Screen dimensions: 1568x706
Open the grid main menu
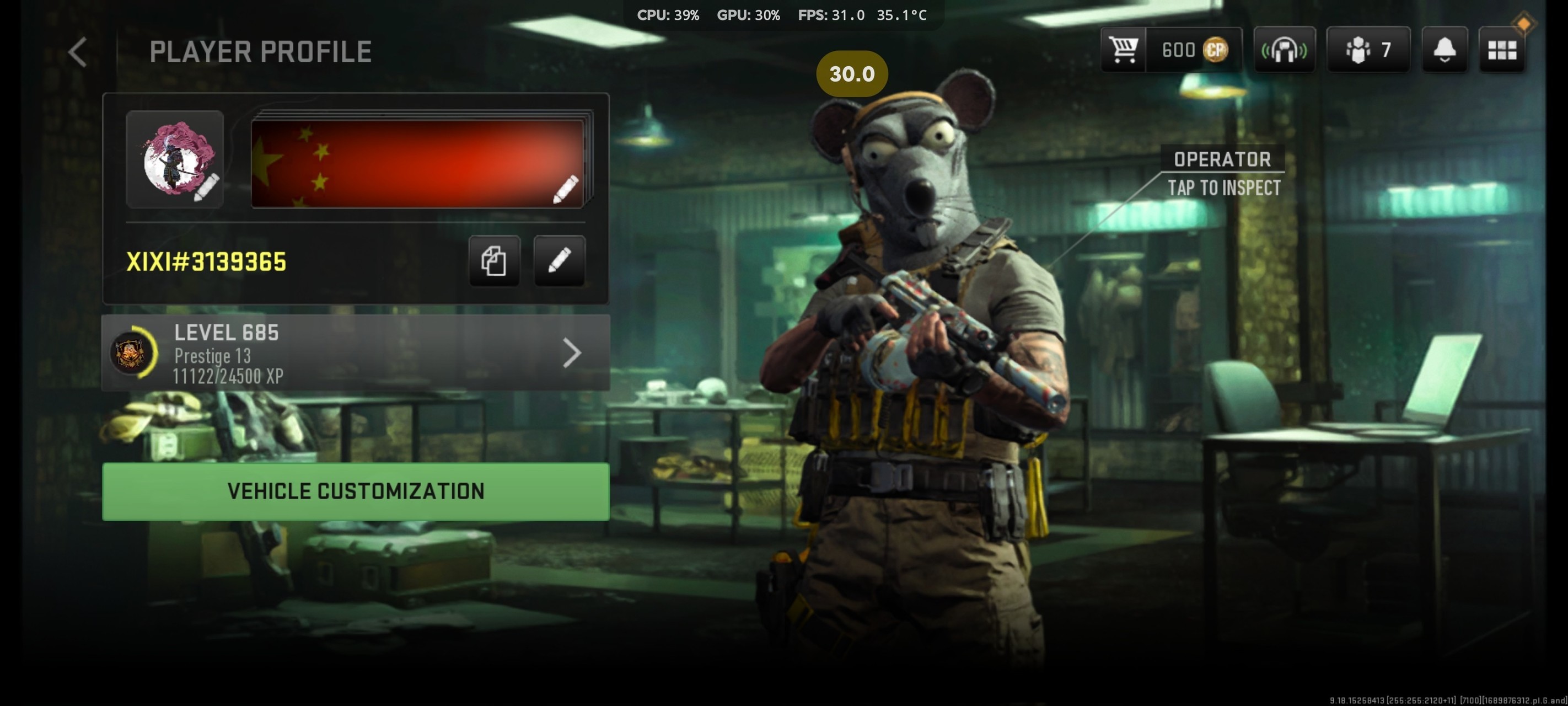pyautogui.click(x=1502, y=50)
